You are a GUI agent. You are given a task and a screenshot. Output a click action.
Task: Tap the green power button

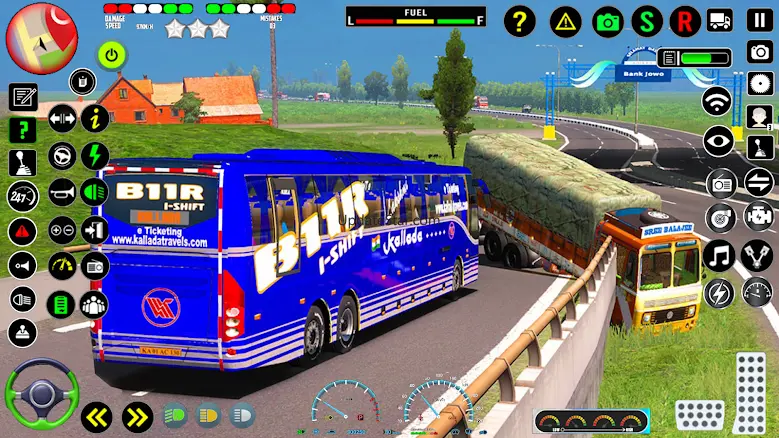point(111,54)
